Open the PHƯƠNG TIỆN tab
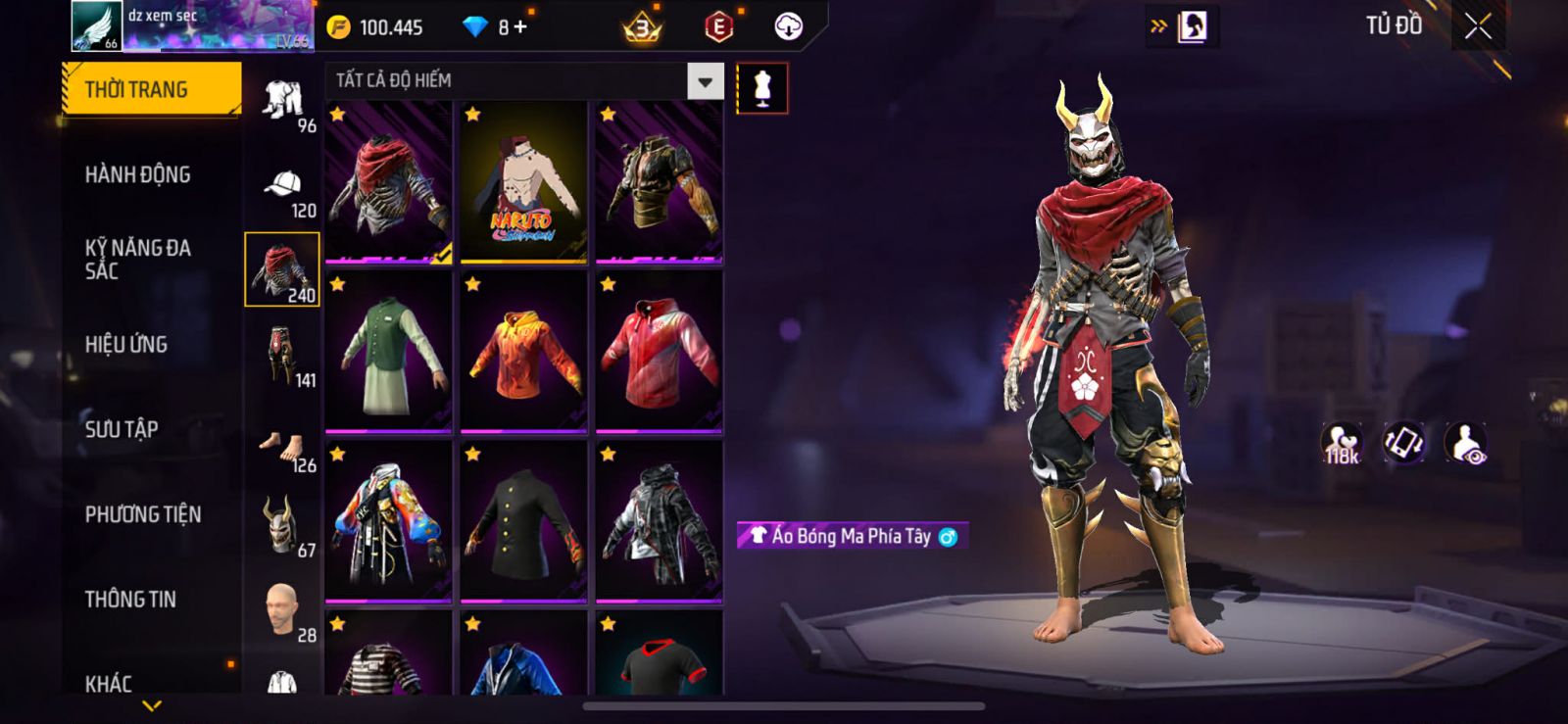1568x724 pixels. (x=143, y=514)
